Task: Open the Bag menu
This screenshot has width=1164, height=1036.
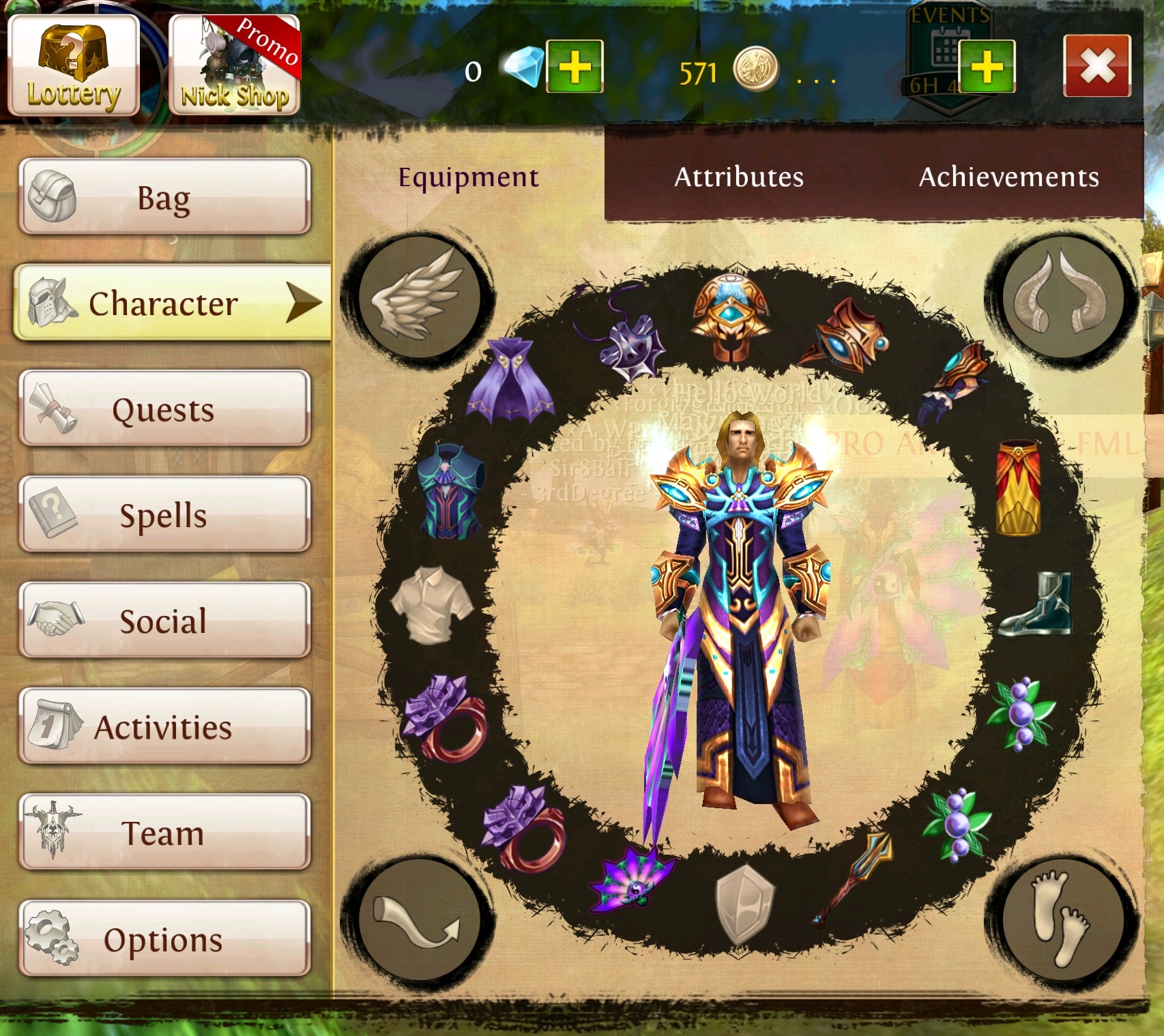Action: click(x=164, y=197)
